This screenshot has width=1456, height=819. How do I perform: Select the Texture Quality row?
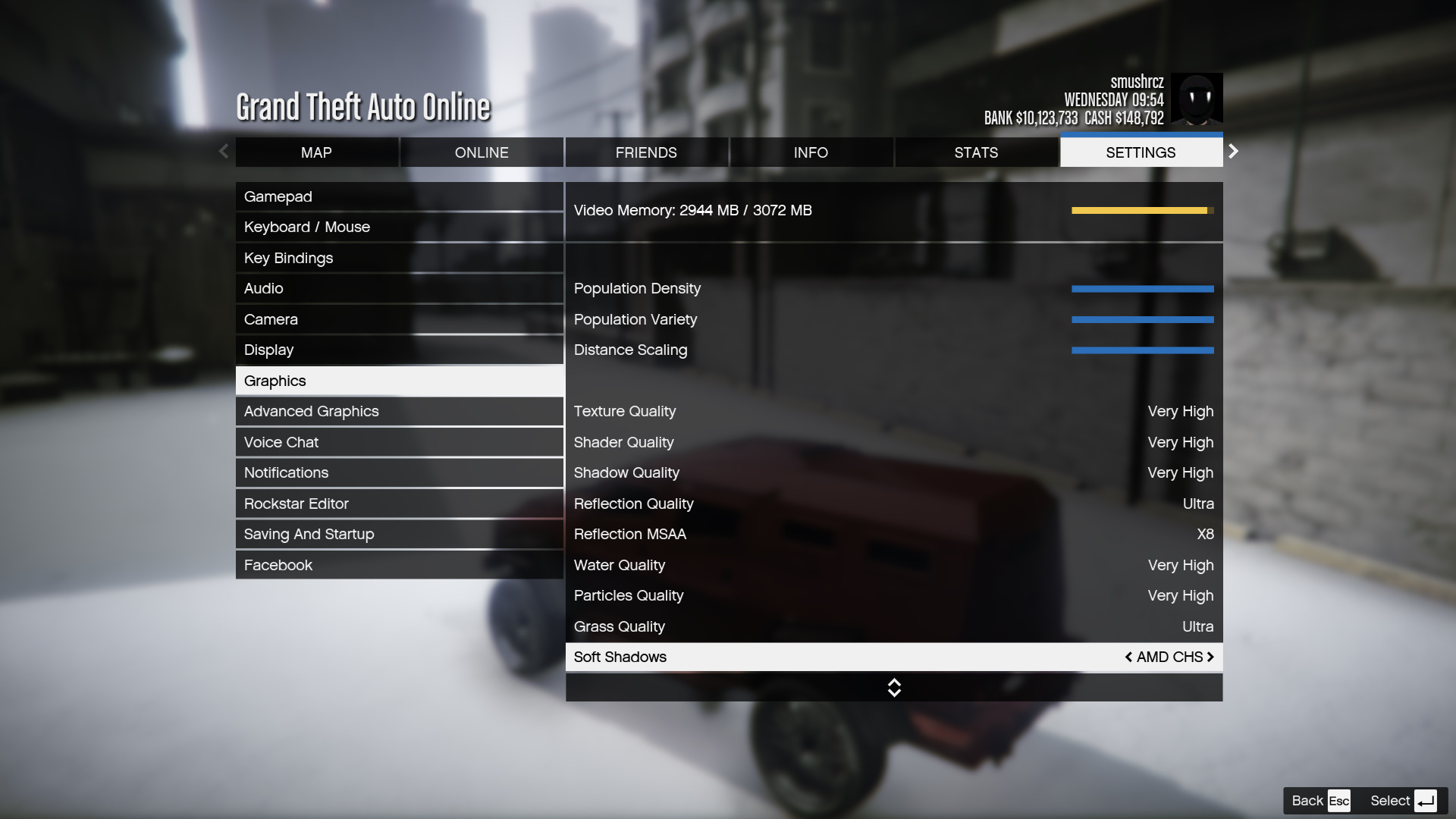(x=893, y=411)
